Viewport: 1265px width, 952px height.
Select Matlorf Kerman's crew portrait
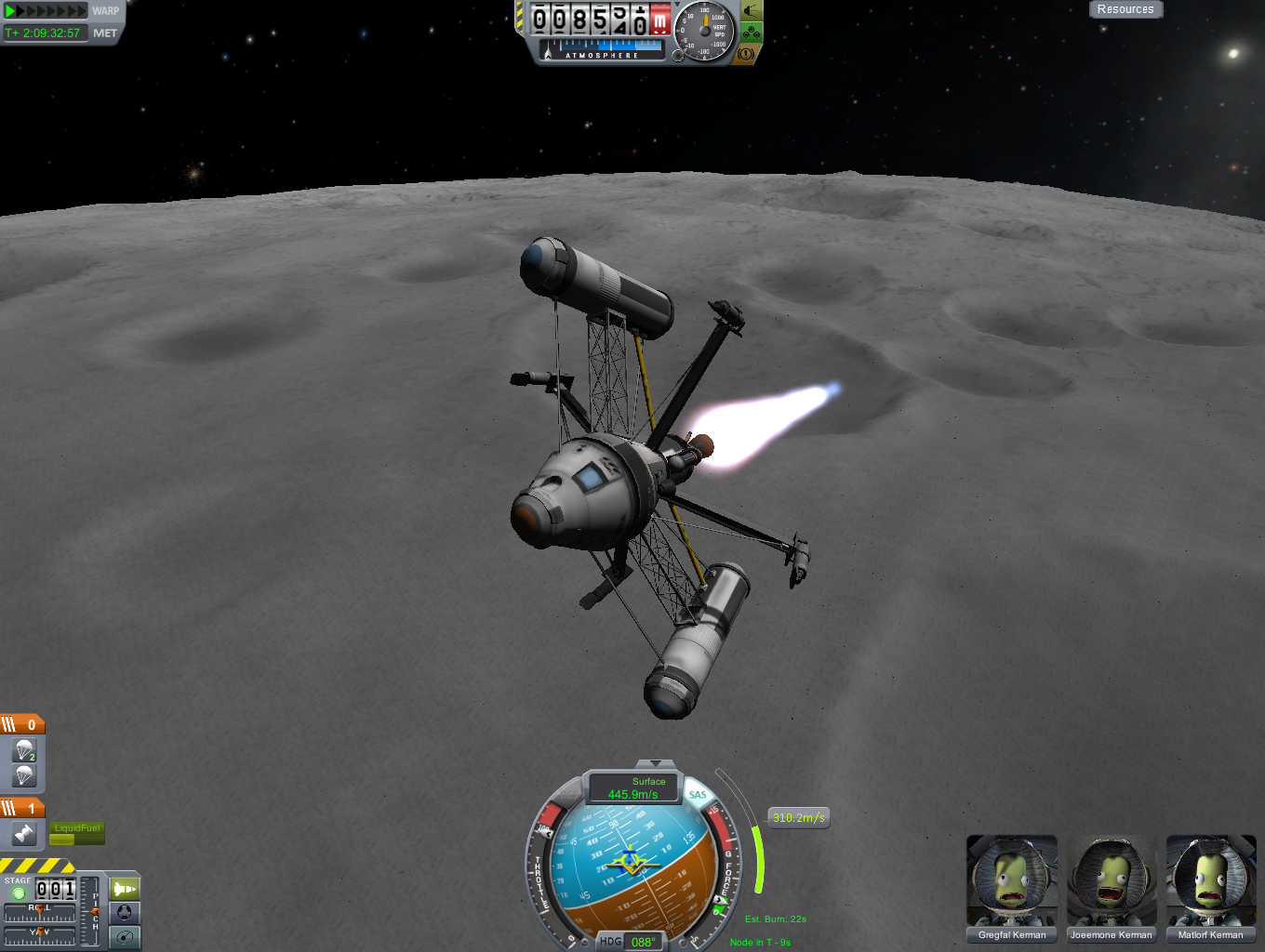coord(1211,881)
